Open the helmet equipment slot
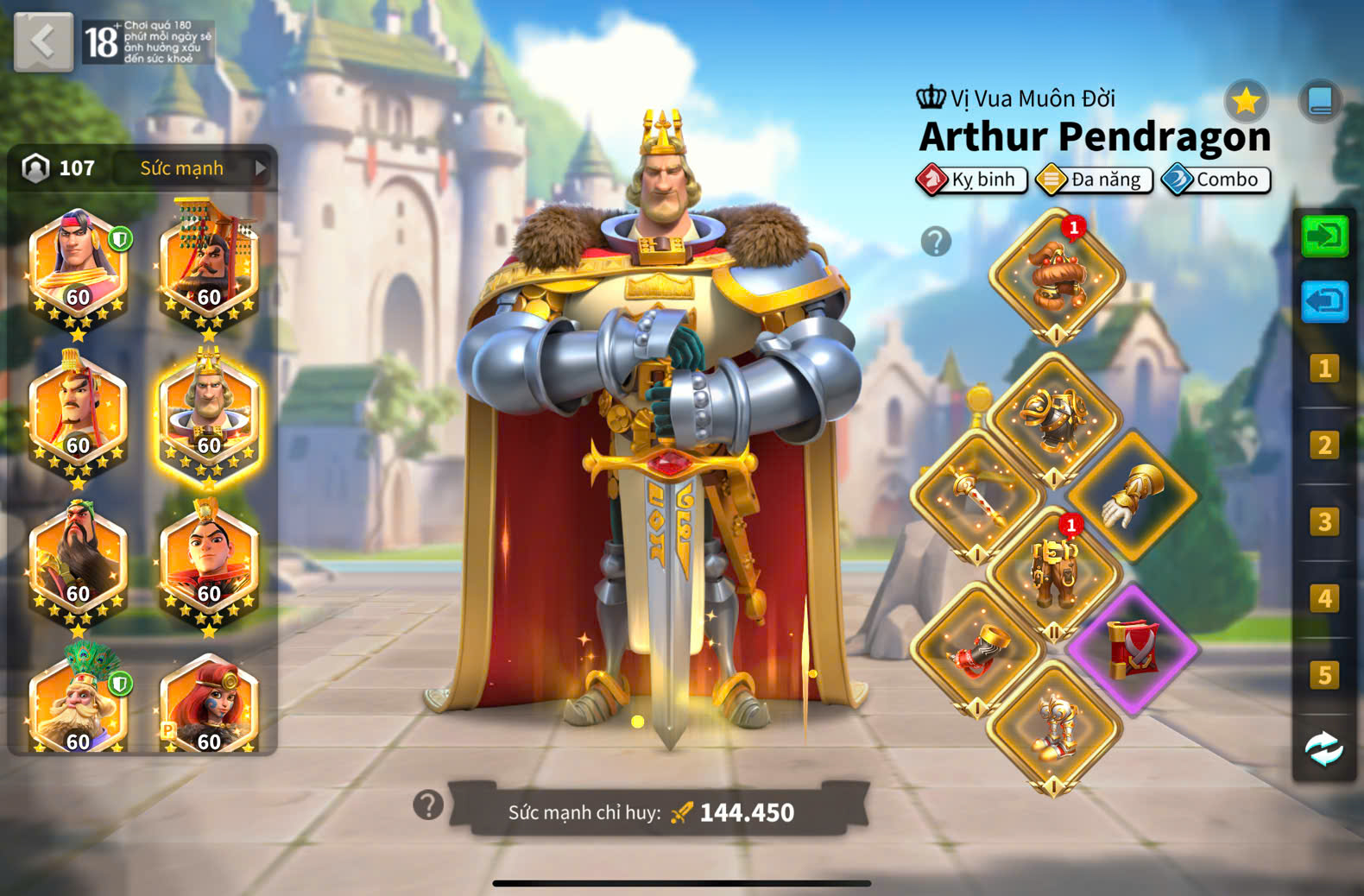 click(x=1057, y=276)
